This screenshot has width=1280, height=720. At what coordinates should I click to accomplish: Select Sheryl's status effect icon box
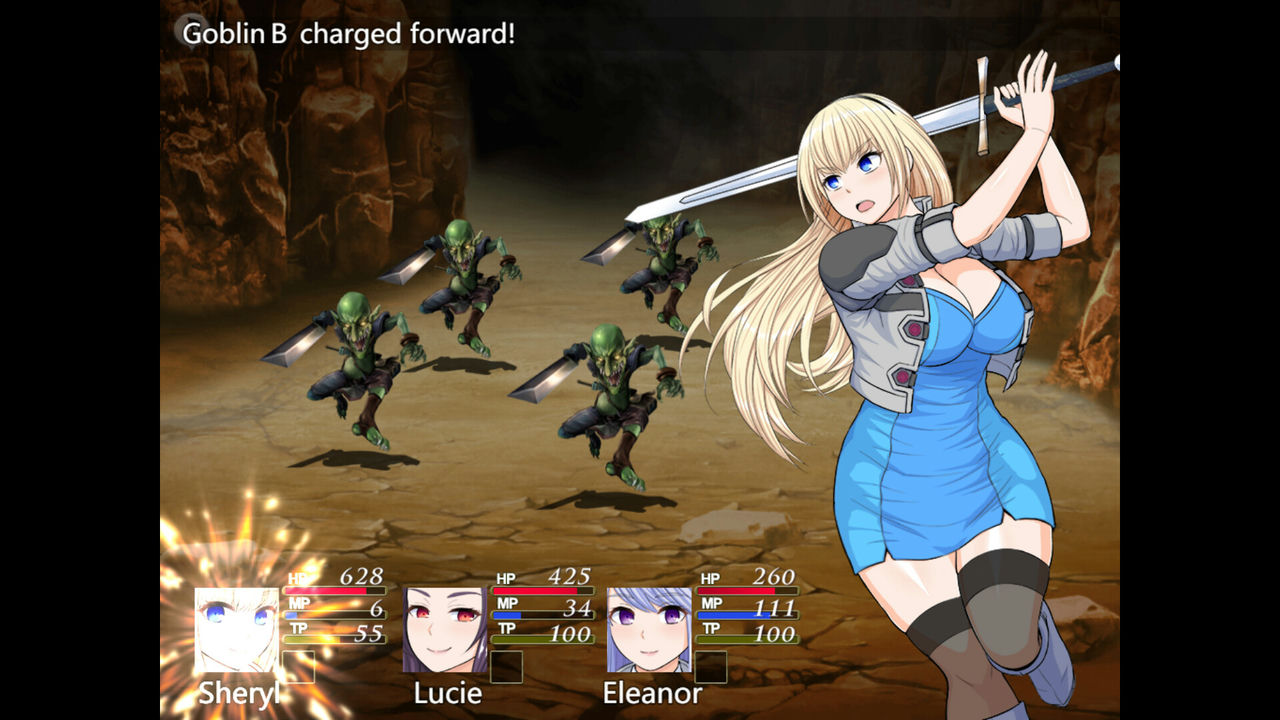point(299,665)
